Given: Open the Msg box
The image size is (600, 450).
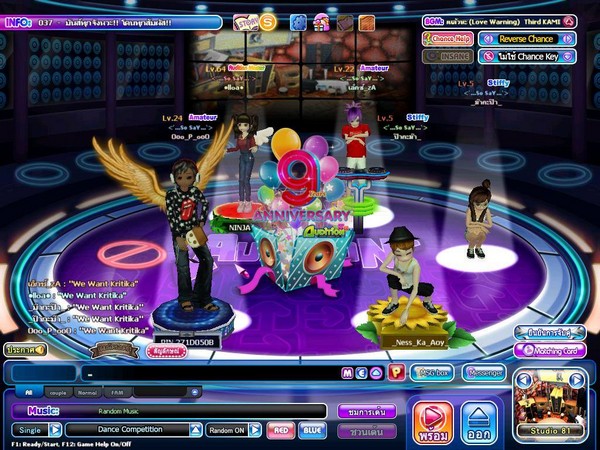Looking at the screenshot, I should tap(435, 372).
